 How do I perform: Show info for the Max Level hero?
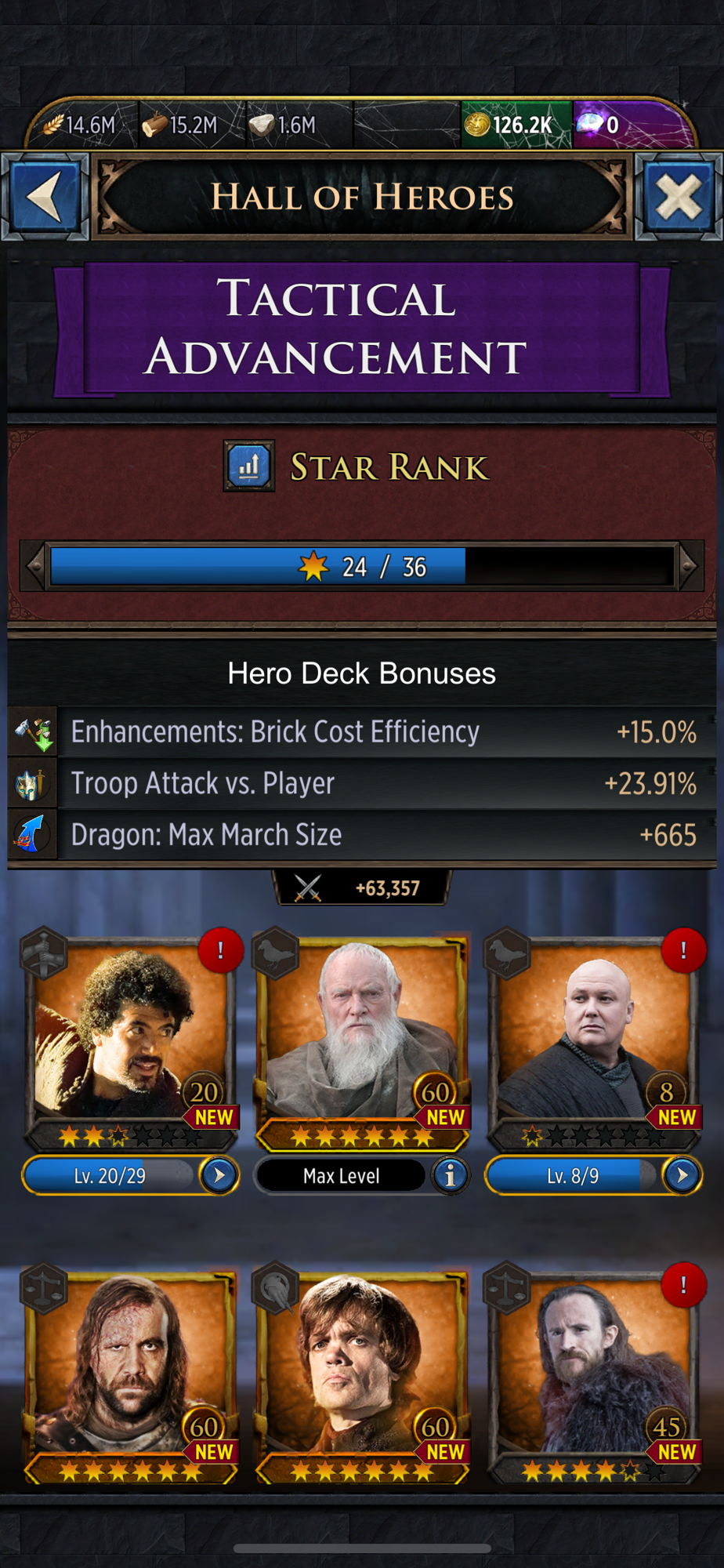point(450,1175)
